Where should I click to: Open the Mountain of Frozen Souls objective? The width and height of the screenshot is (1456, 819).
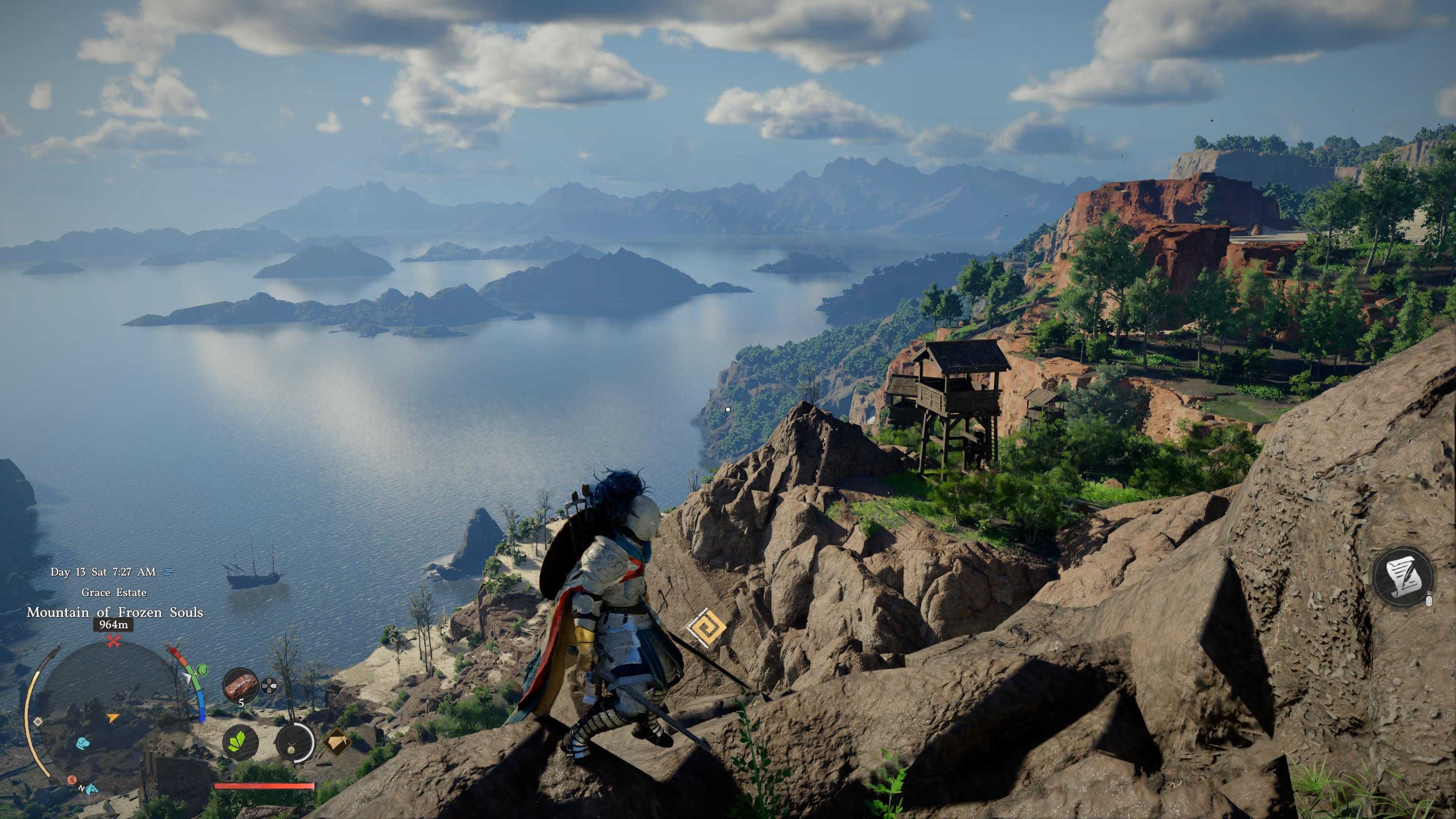115,612
